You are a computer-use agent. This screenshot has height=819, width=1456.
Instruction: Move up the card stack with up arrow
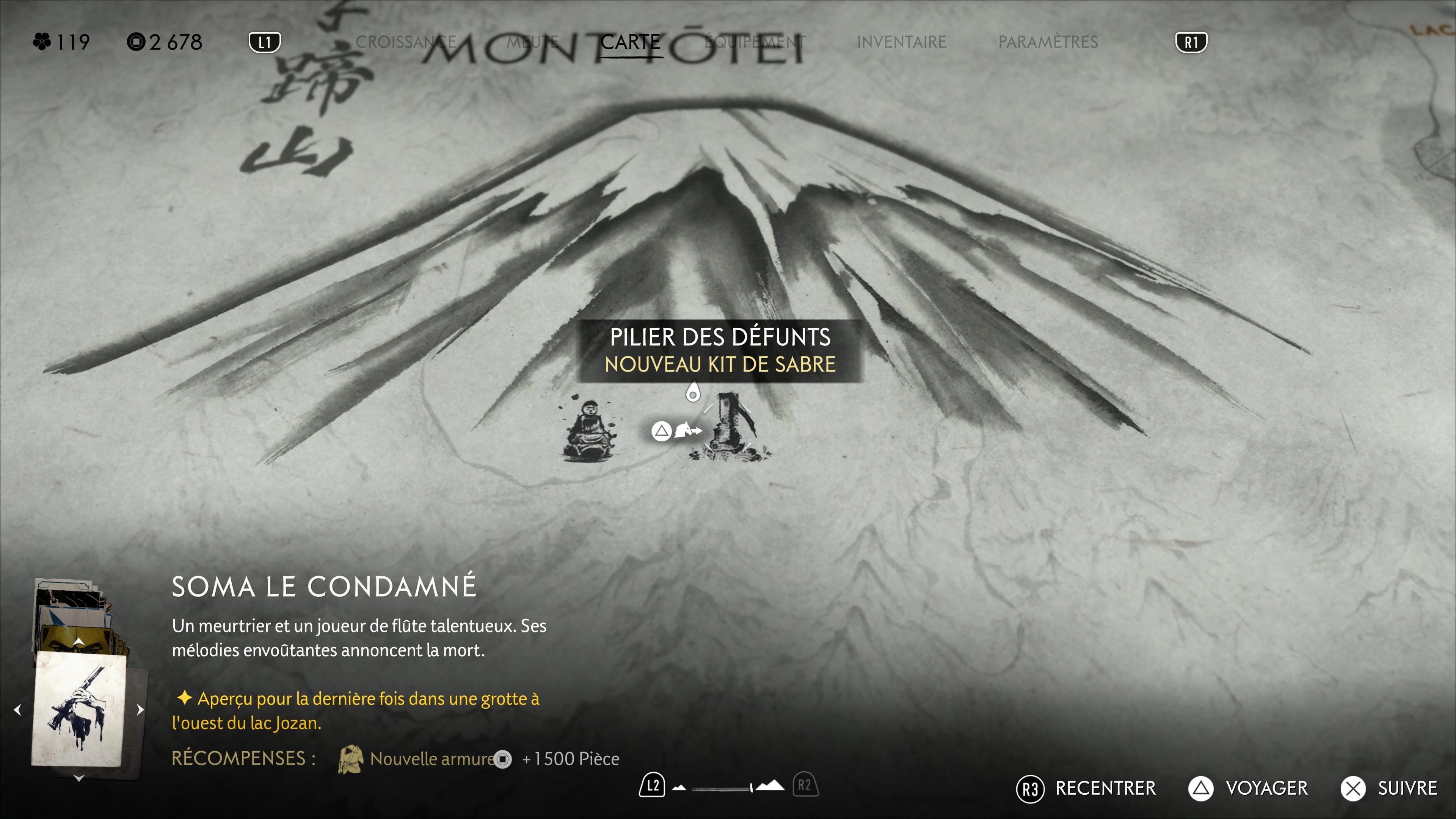[79, 642]
